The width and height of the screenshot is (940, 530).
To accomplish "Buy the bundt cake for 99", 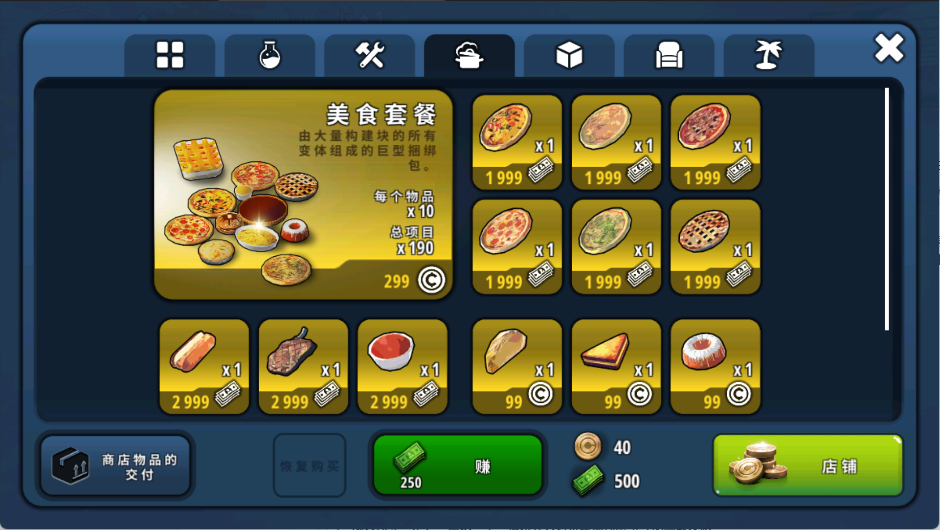I will coord(715,366).
